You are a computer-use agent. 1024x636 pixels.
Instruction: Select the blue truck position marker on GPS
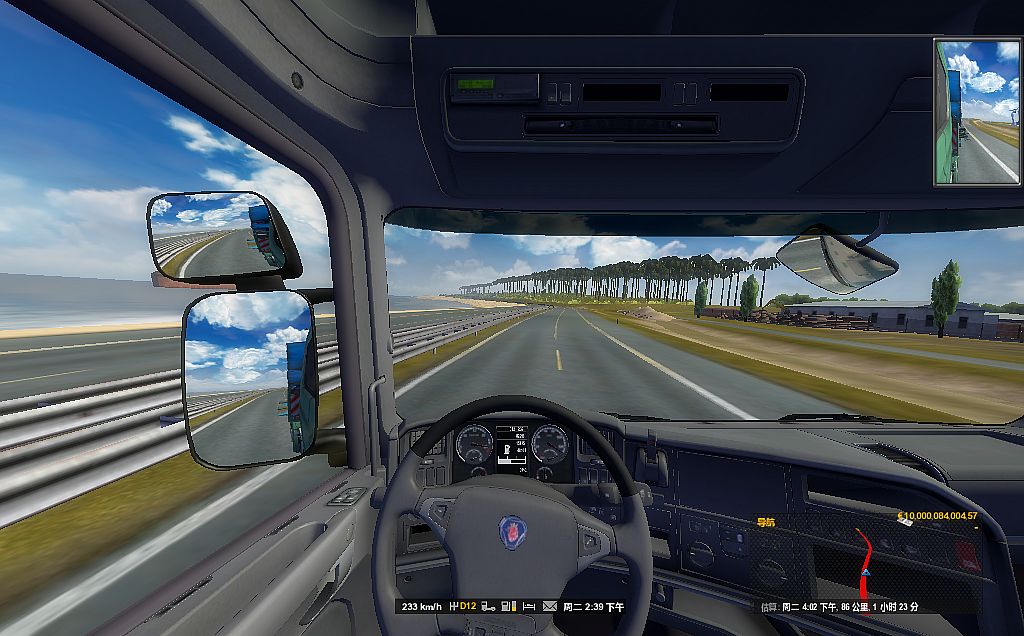pos(866,572)
